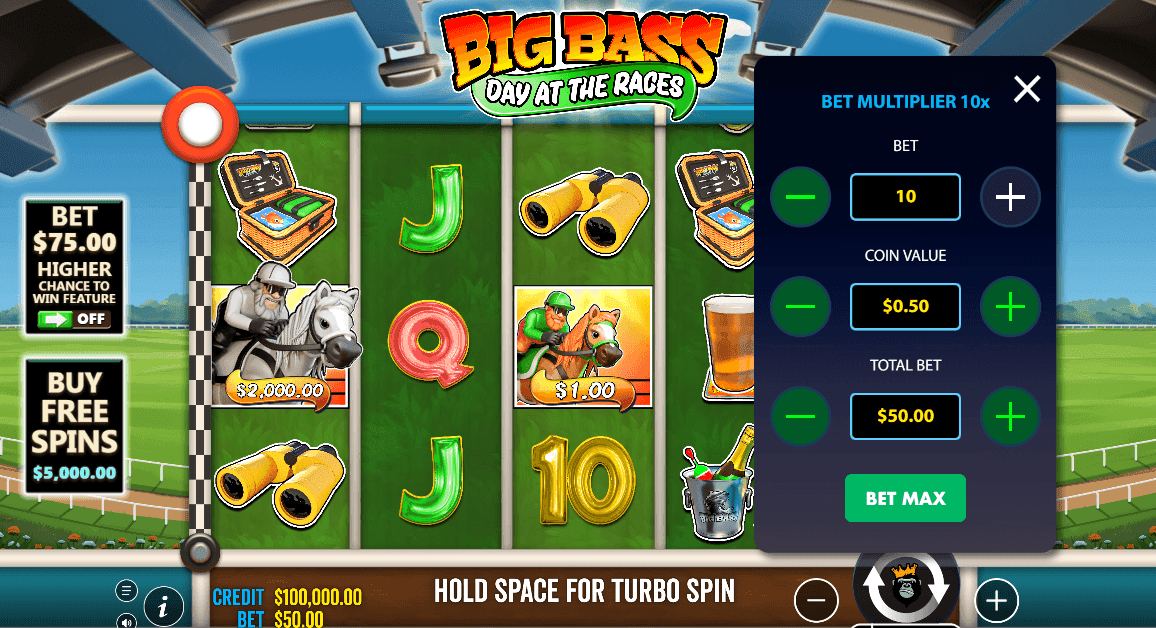Spin the reels with the gorilla button
This screenshot has width=1156, height=628.
[906, 587]
